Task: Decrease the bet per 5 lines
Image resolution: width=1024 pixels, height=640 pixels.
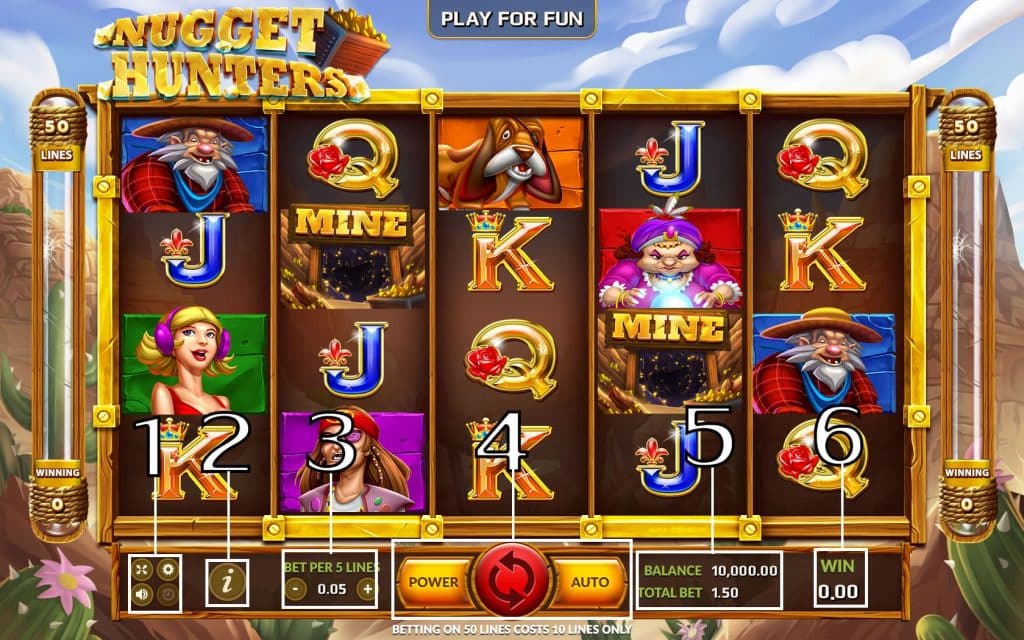Action: tap(295, 589)
